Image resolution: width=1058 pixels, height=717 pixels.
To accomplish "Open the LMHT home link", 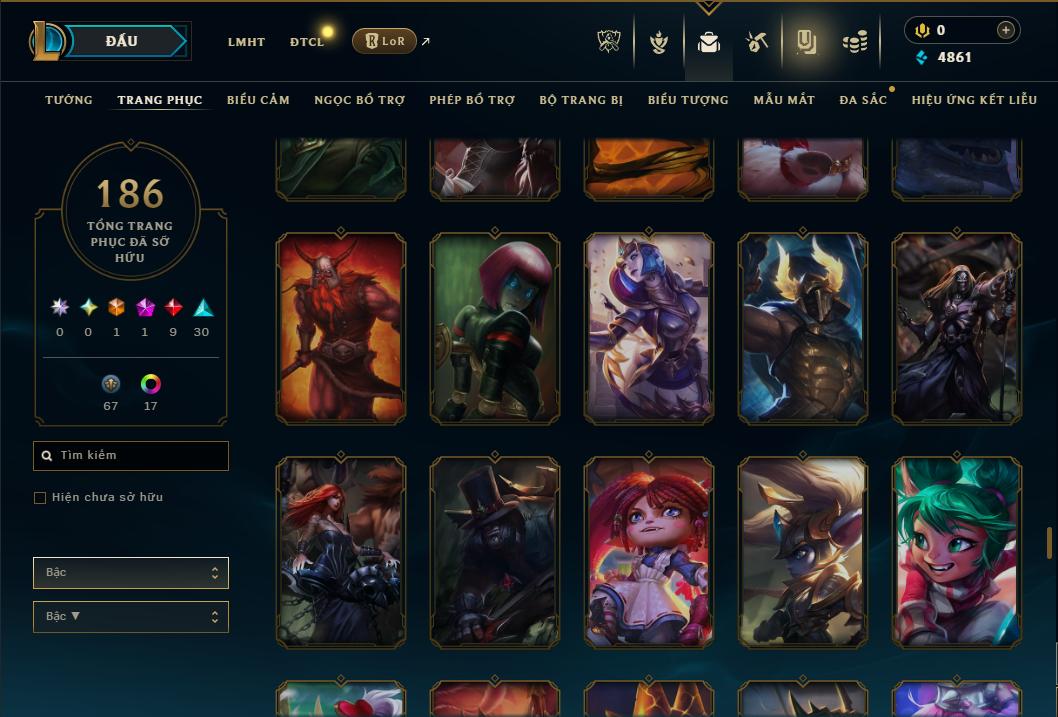I will coord(246,42).
